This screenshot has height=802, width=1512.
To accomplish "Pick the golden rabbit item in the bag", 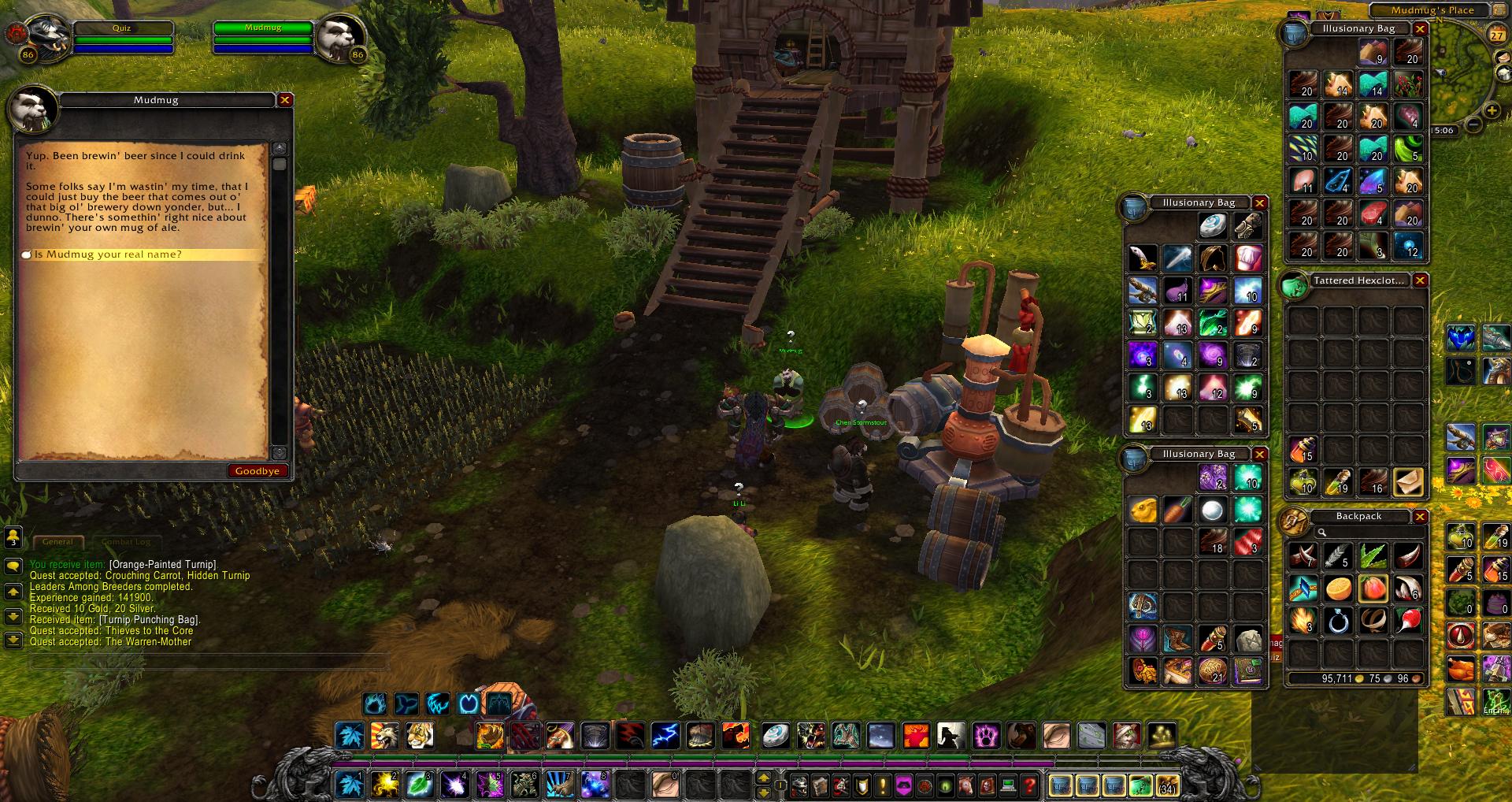I will (1143, 511).
